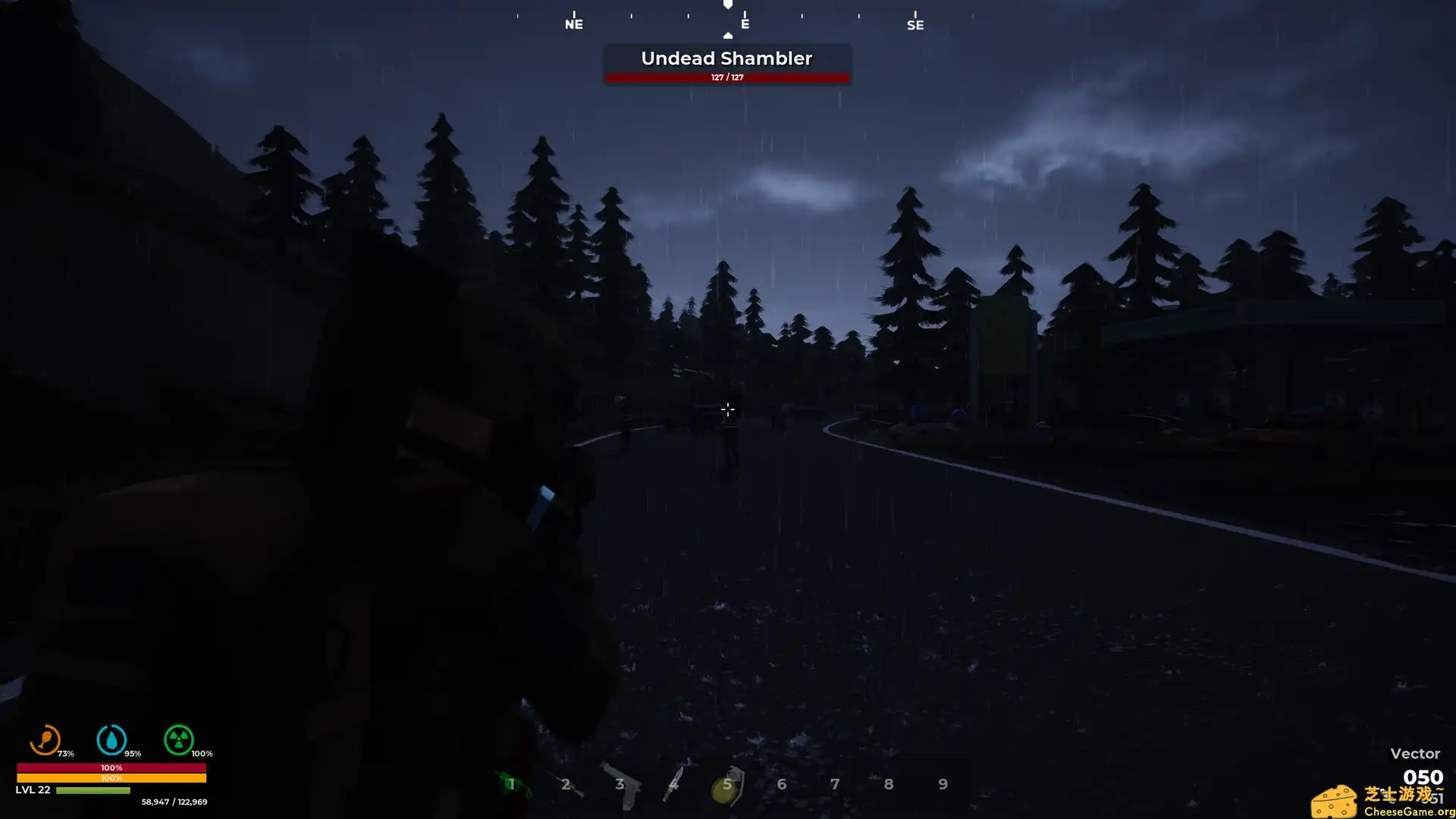Image resolution: width=1456 pixels, height=819 pixels.
Task: Click the SE compass heading label
Action: (x=915, y=25)
